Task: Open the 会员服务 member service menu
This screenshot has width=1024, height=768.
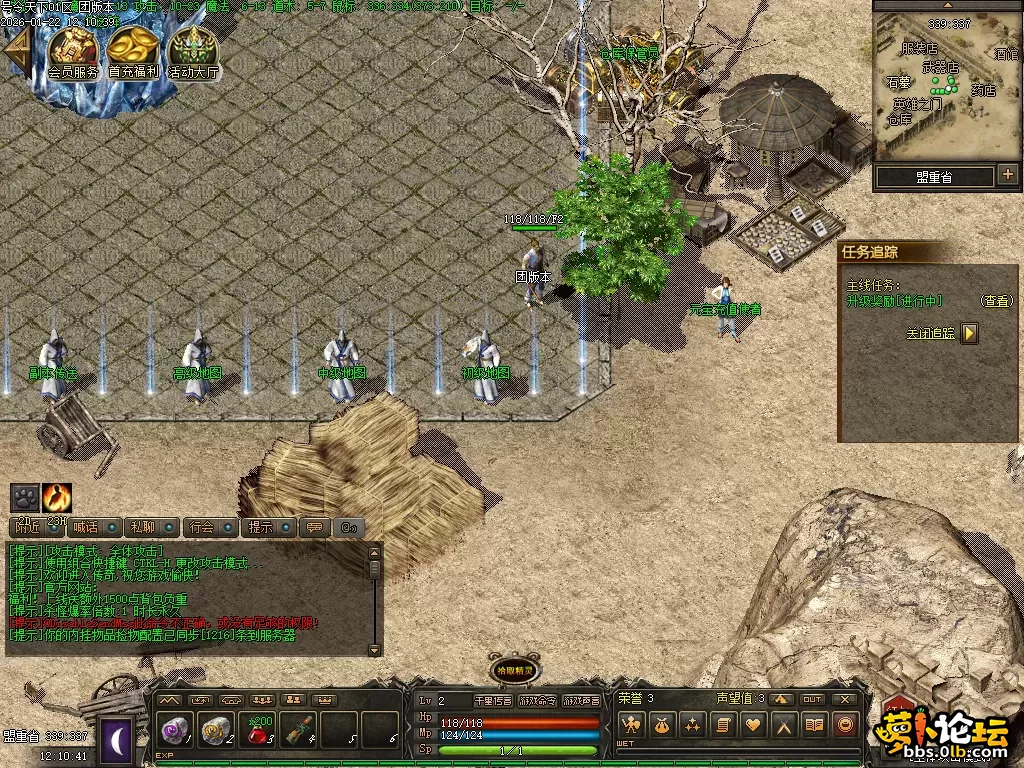Action: pos(74,51)
